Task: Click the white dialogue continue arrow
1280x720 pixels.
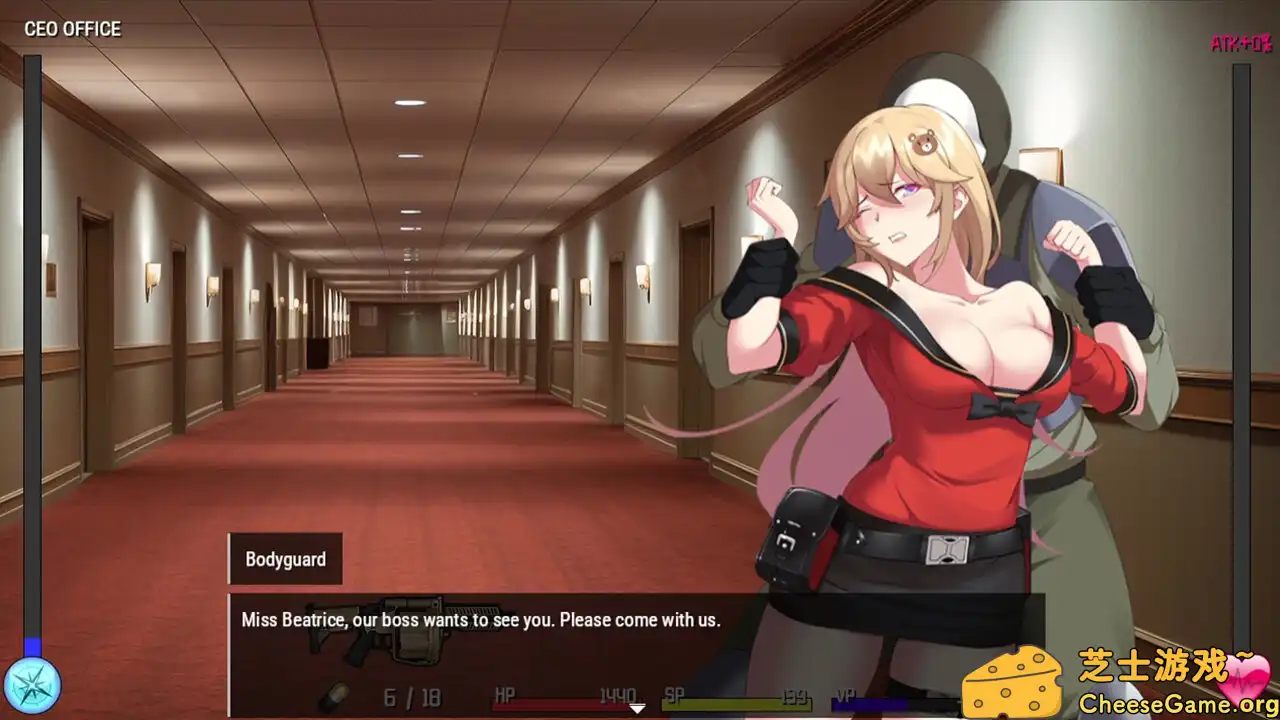Action: coord(637,709)
